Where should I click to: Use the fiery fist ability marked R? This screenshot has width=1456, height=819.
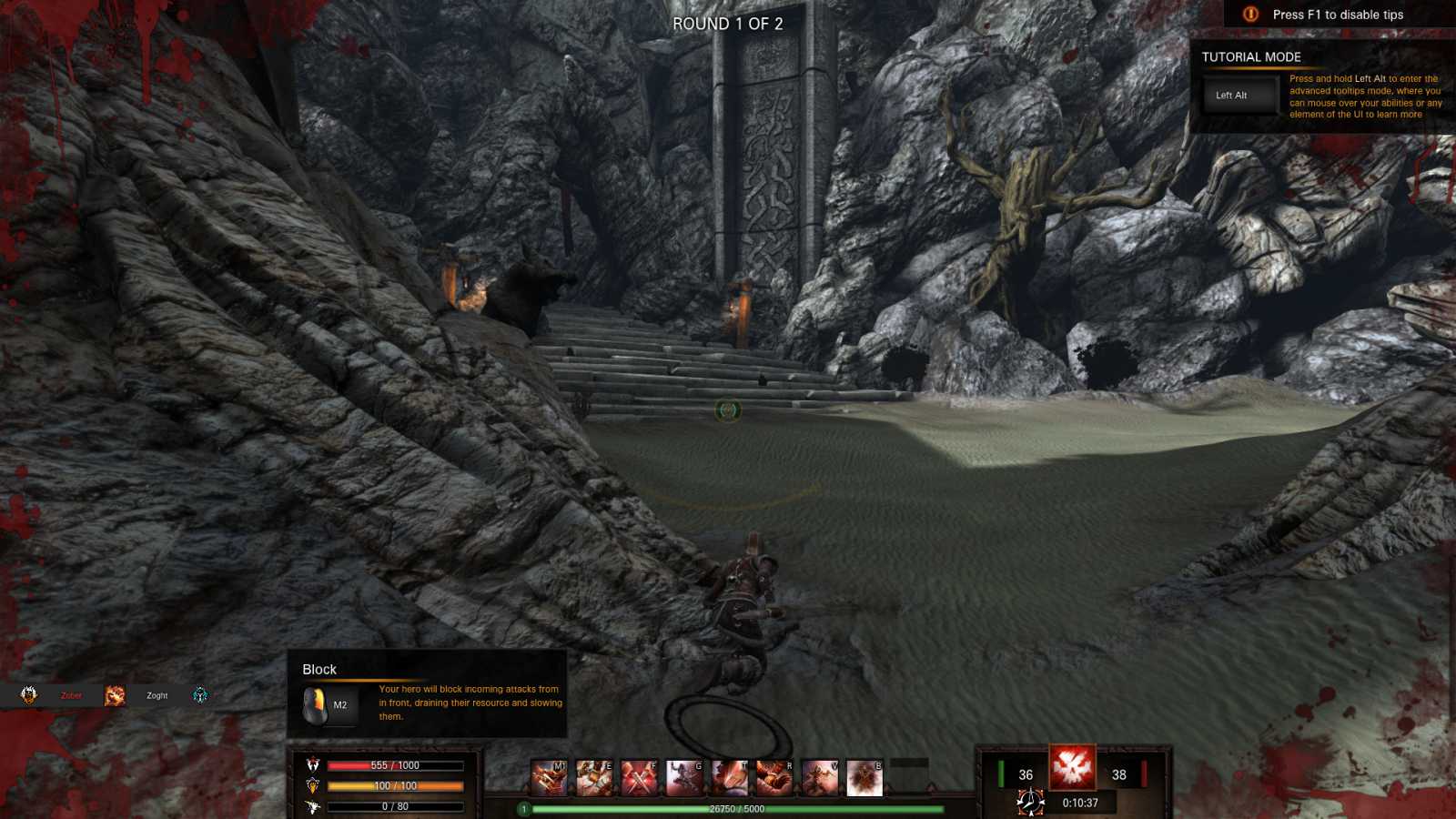pyautogui.click(x=774, y=779)
